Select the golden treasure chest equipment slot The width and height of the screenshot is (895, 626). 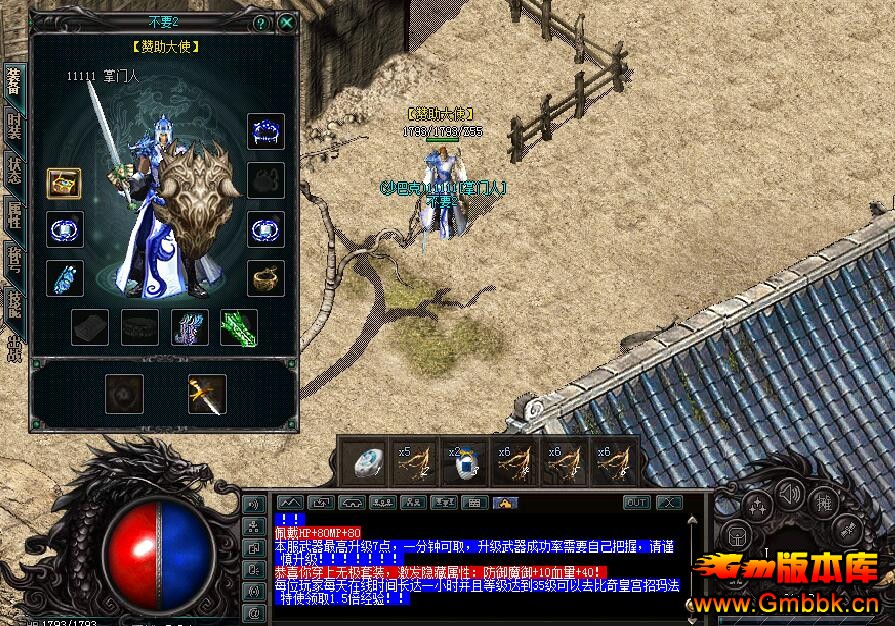coord(64,183)
